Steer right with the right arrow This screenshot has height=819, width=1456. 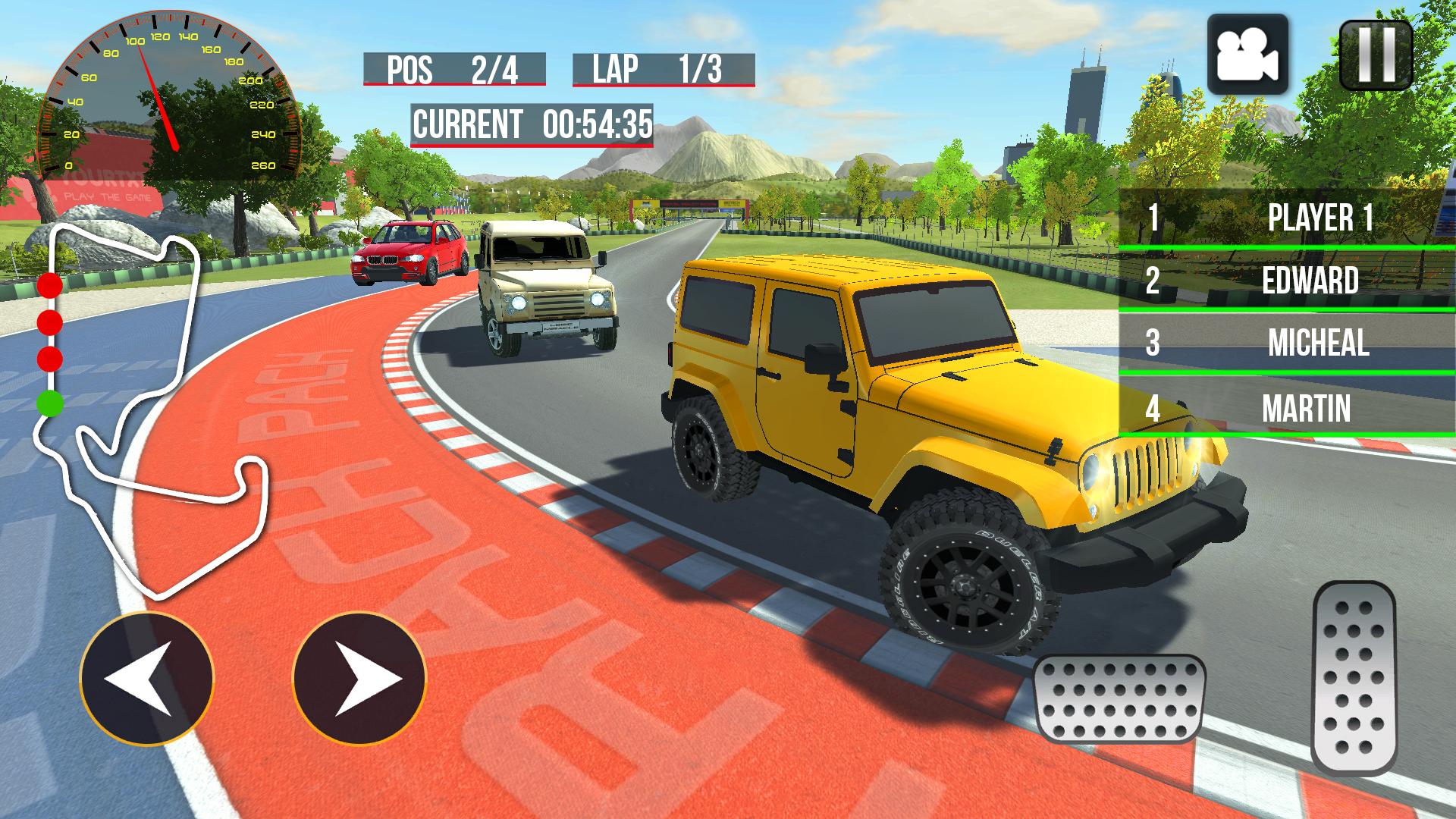coord(359,678)
